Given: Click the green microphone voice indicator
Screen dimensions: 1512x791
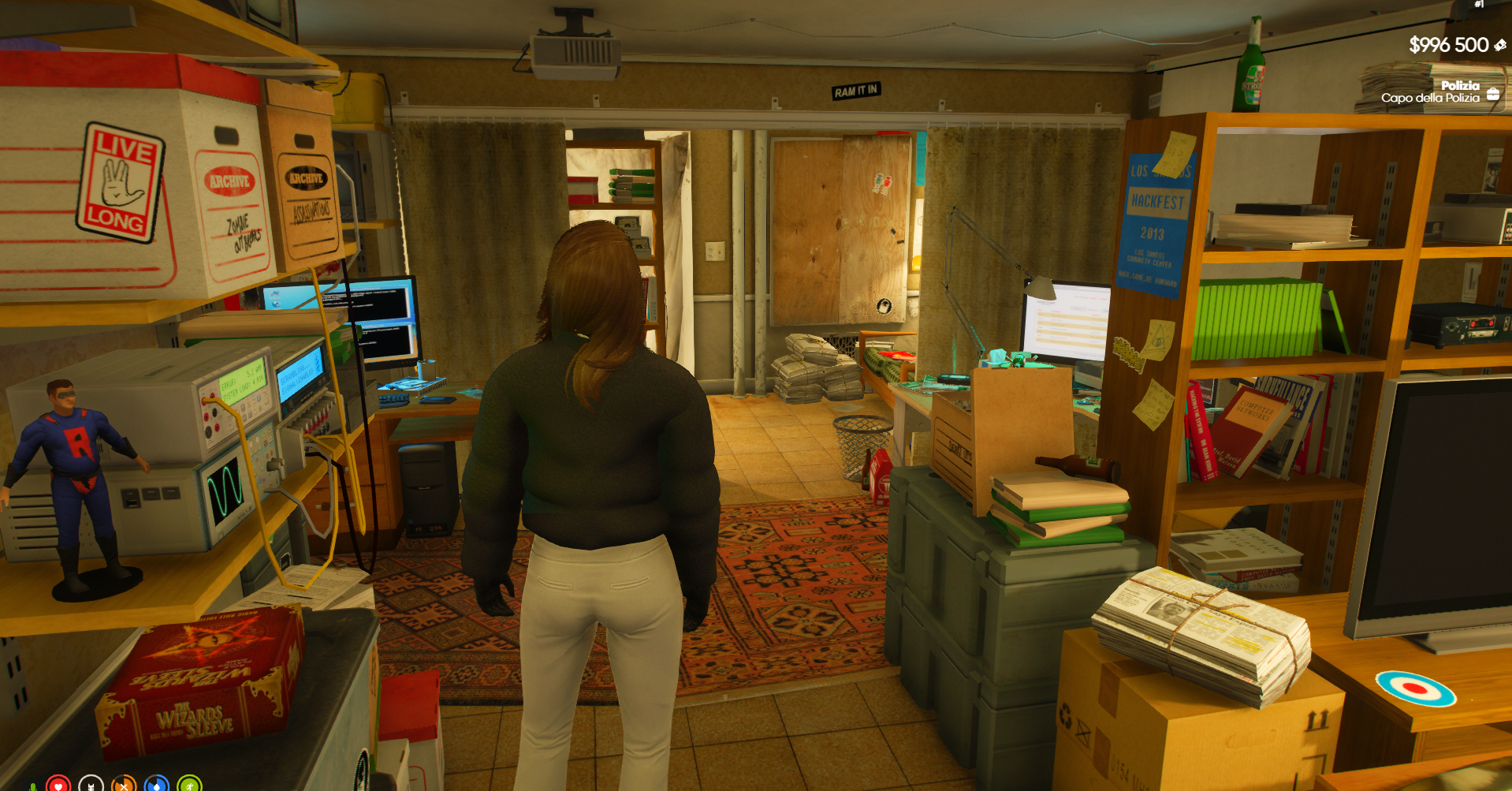Looking at the screenshot, I should 32,787.
